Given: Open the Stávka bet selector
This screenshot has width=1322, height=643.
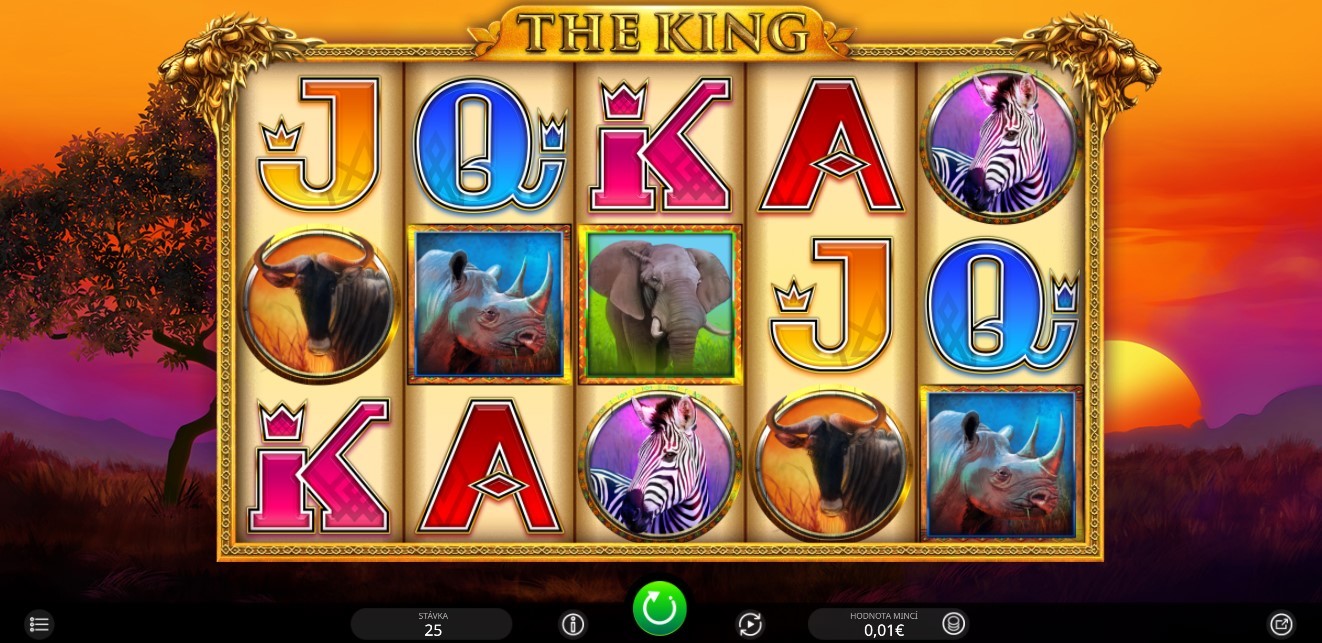Looking at the screenshot, I should pos(432,624).
